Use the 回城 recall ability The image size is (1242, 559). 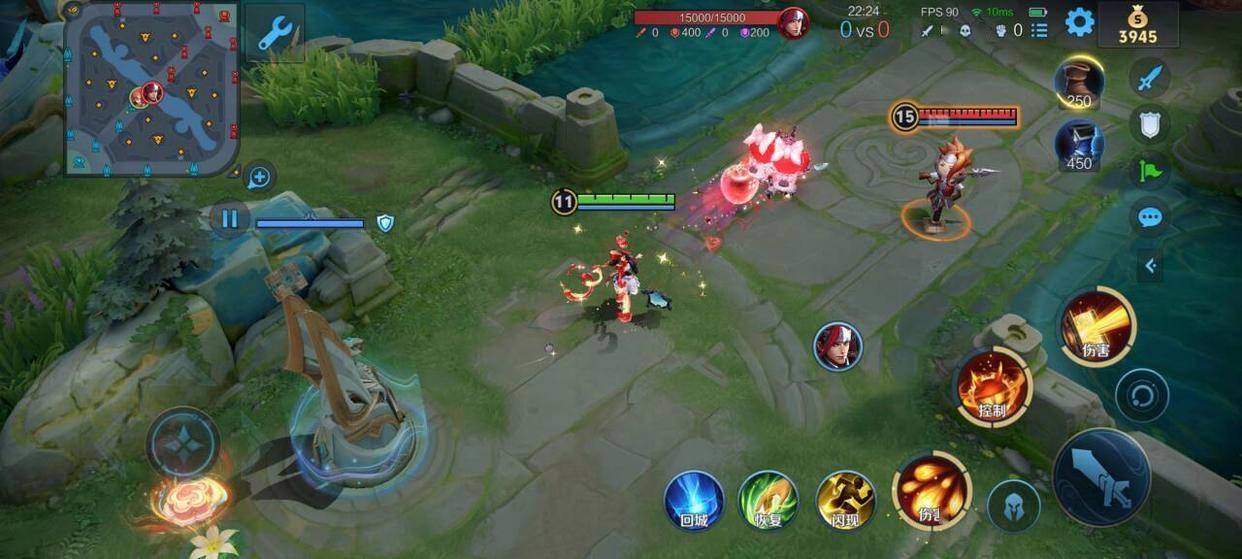point(694,500)
